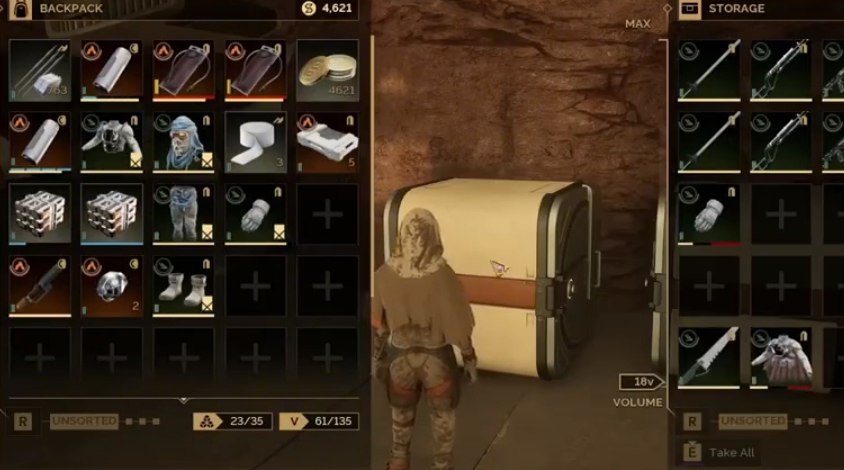This screenshot has height=470, width=844.
Task: Select the trousers armor slot
Action: tap(184, 214)
